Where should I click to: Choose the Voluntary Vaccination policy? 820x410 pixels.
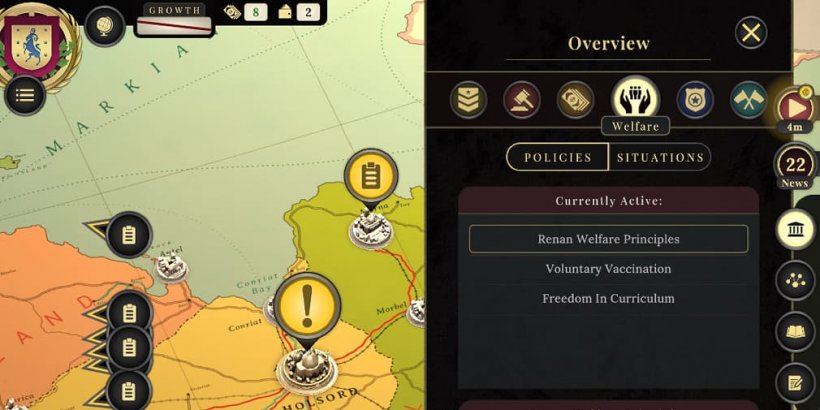(608, 269)
